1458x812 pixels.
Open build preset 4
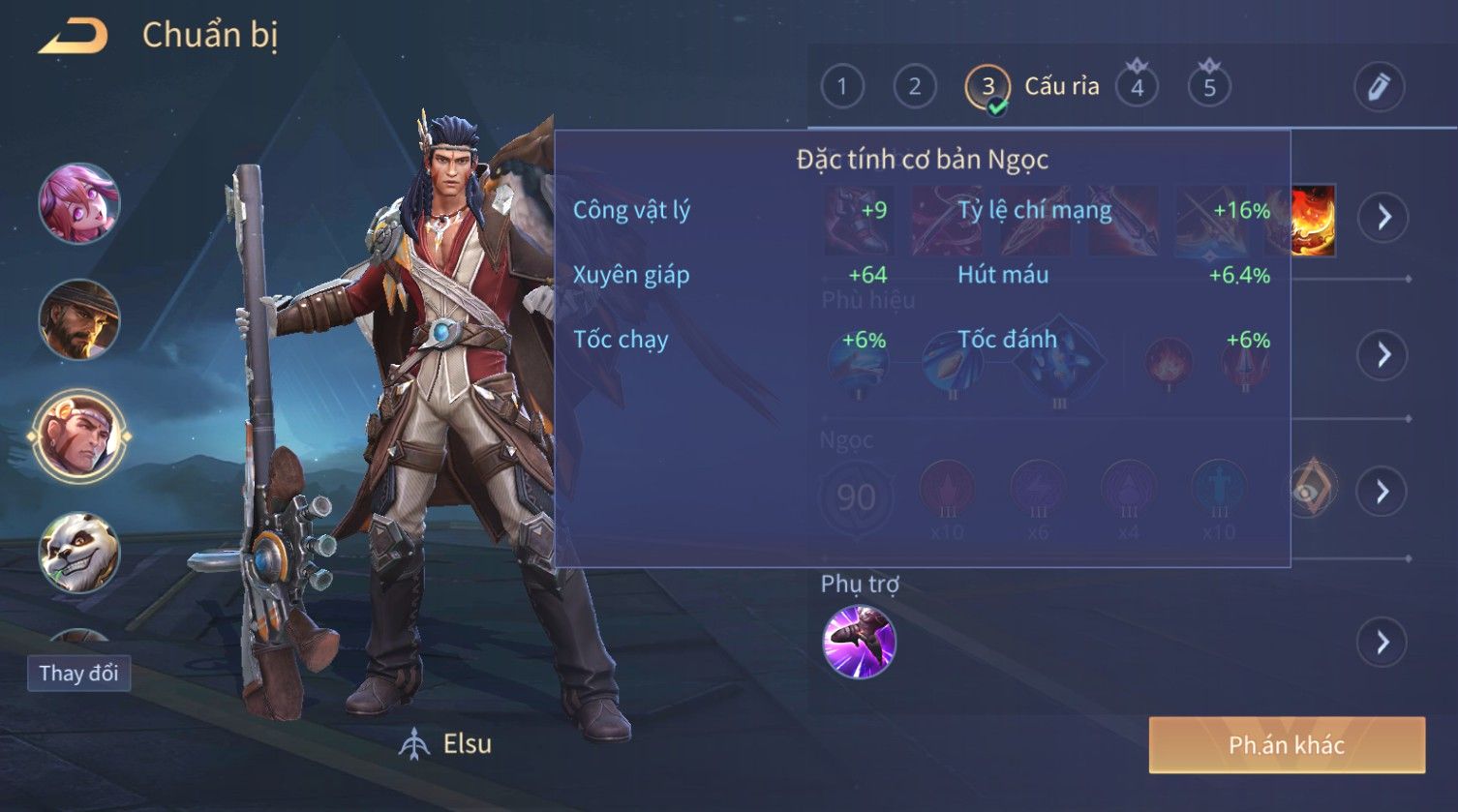tap(1138, 87)
